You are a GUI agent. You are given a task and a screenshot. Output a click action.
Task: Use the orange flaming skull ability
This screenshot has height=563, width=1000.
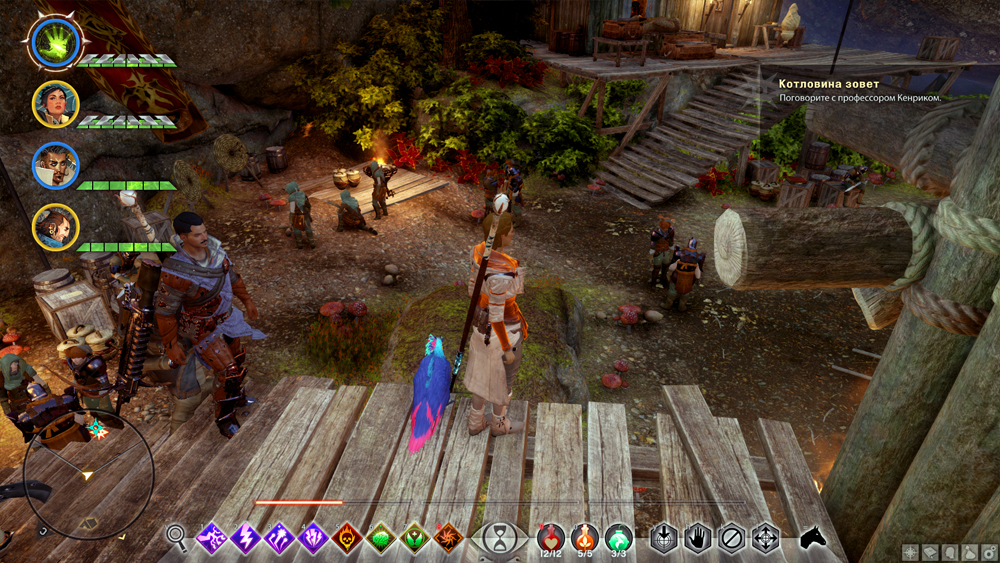347,538
